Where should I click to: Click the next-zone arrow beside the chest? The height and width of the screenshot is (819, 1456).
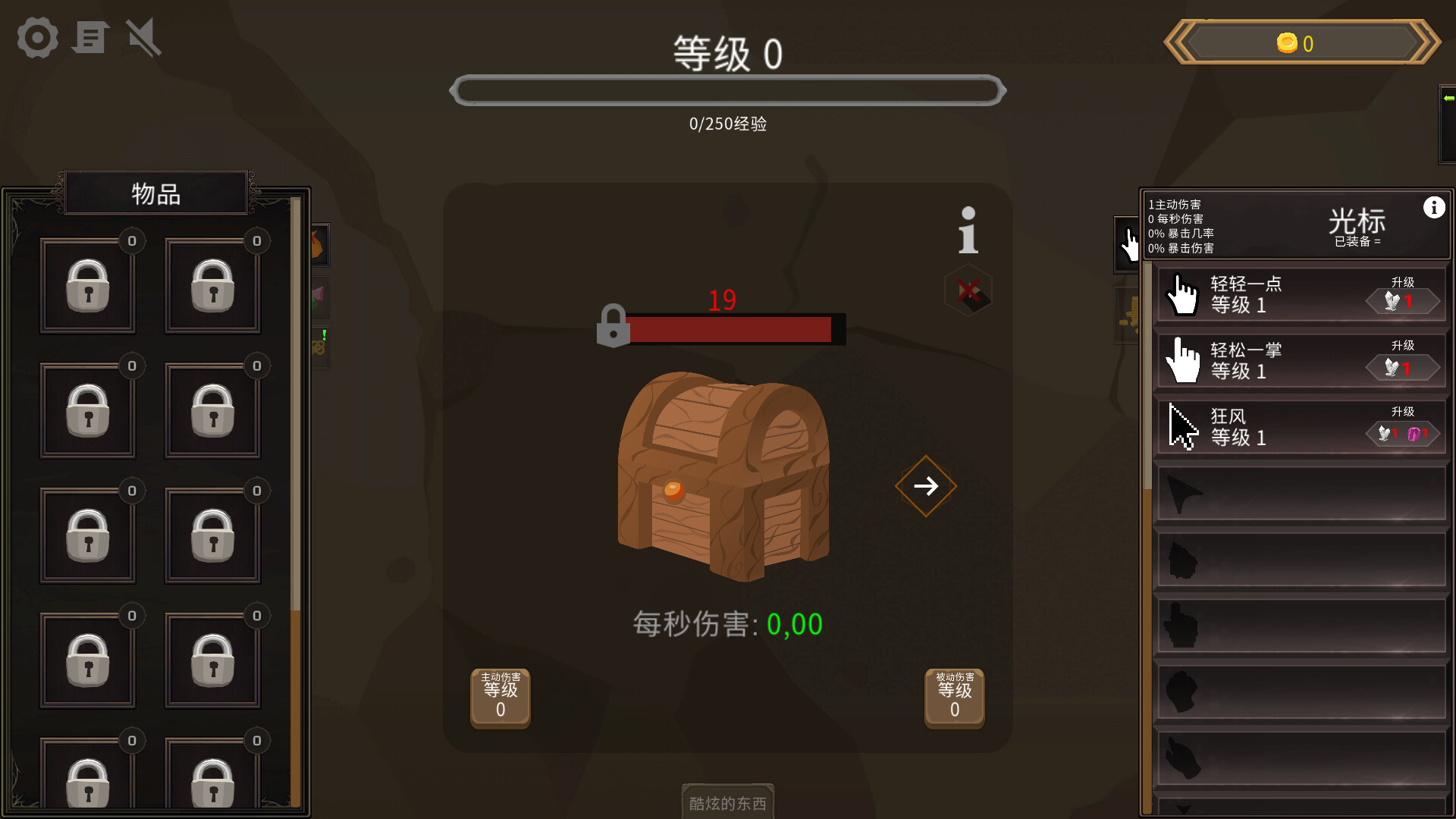925,485
